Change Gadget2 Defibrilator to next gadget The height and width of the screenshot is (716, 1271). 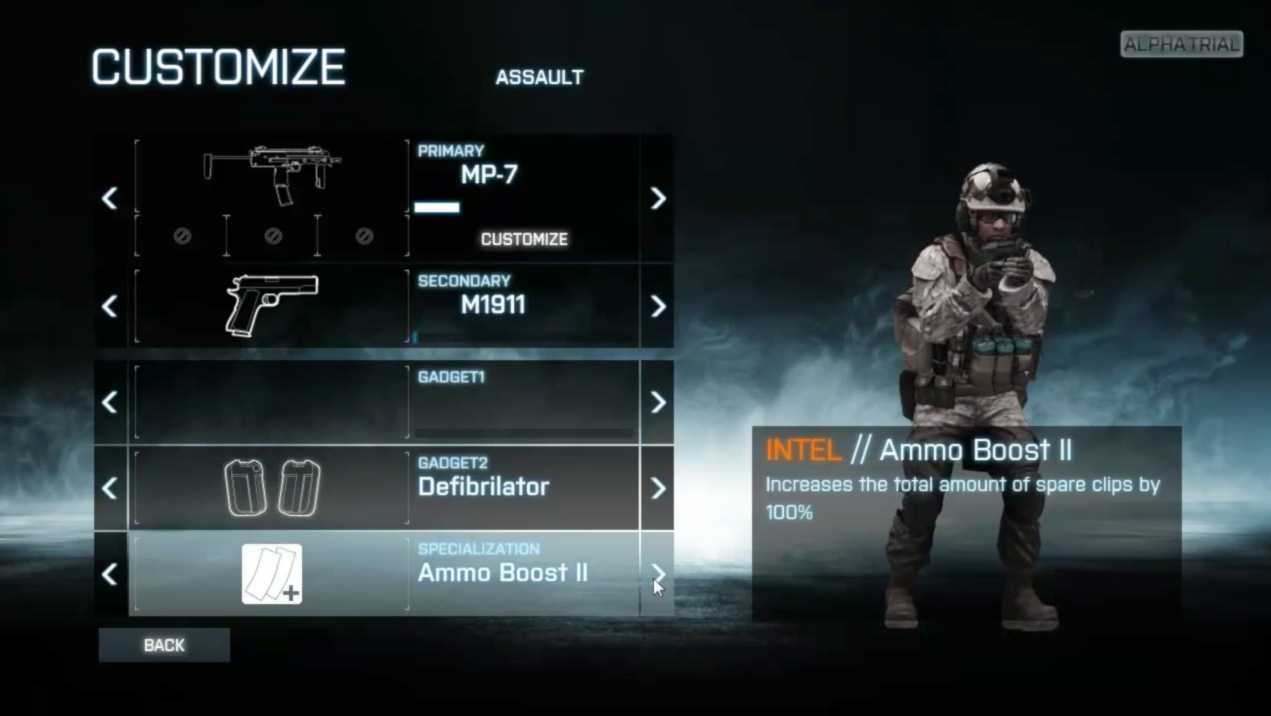click(x=657, y=488)
